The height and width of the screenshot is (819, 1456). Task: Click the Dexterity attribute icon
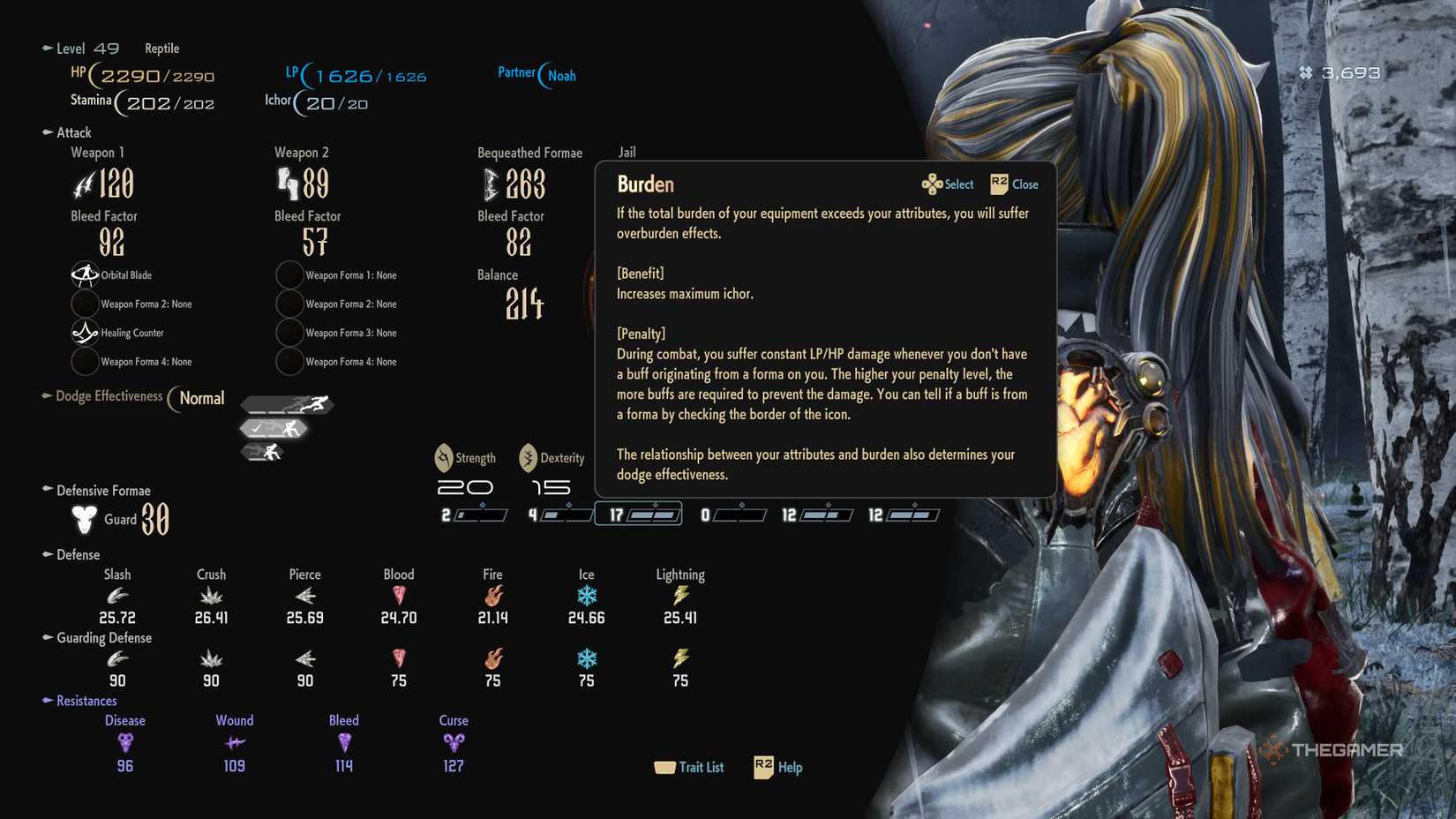527,457
